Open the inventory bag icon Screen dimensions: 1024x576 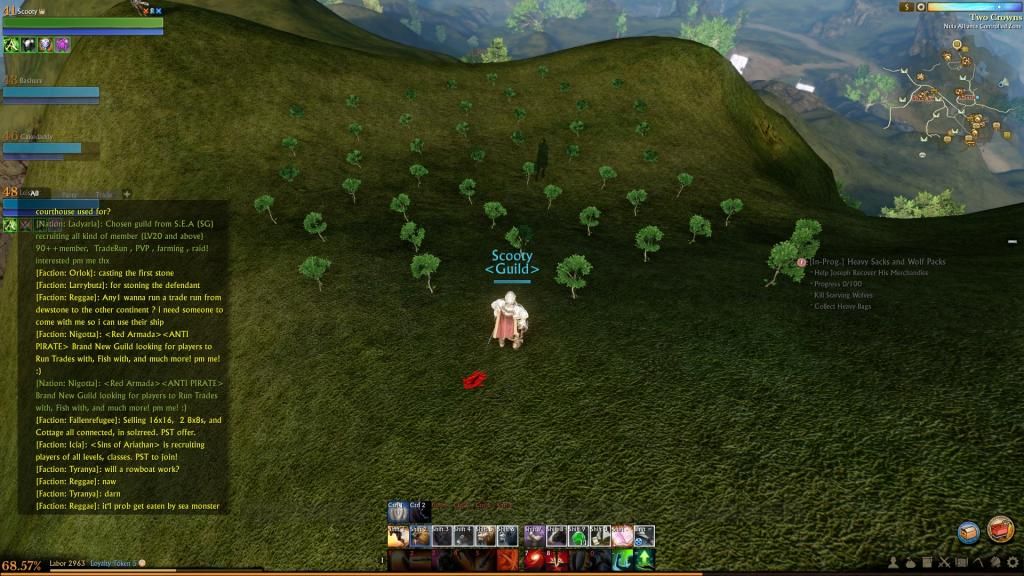911,561
